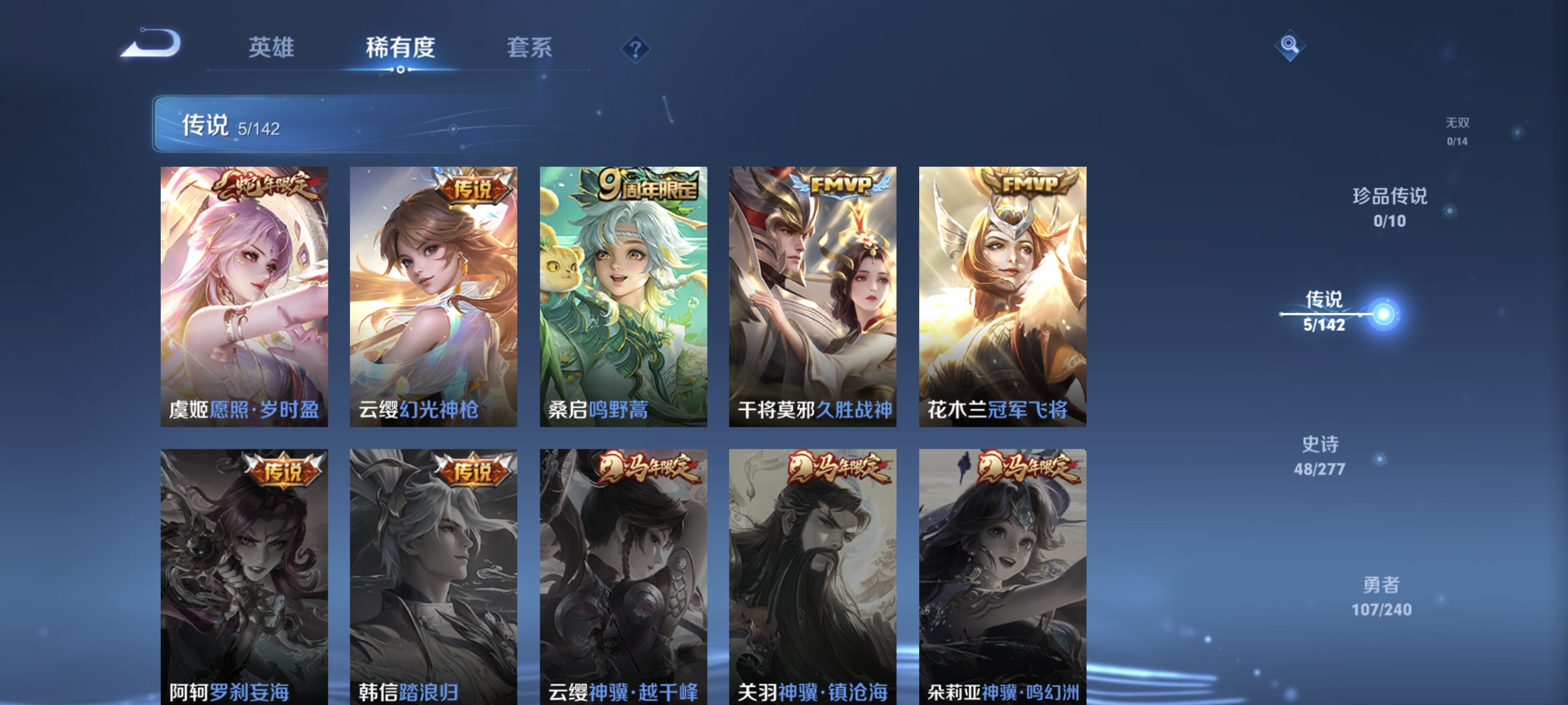Open the 朵莉亚神骥·鸣幻洲 skin thumbnail
This screenshot has height=705, width=1568.
coord(1001,569)
